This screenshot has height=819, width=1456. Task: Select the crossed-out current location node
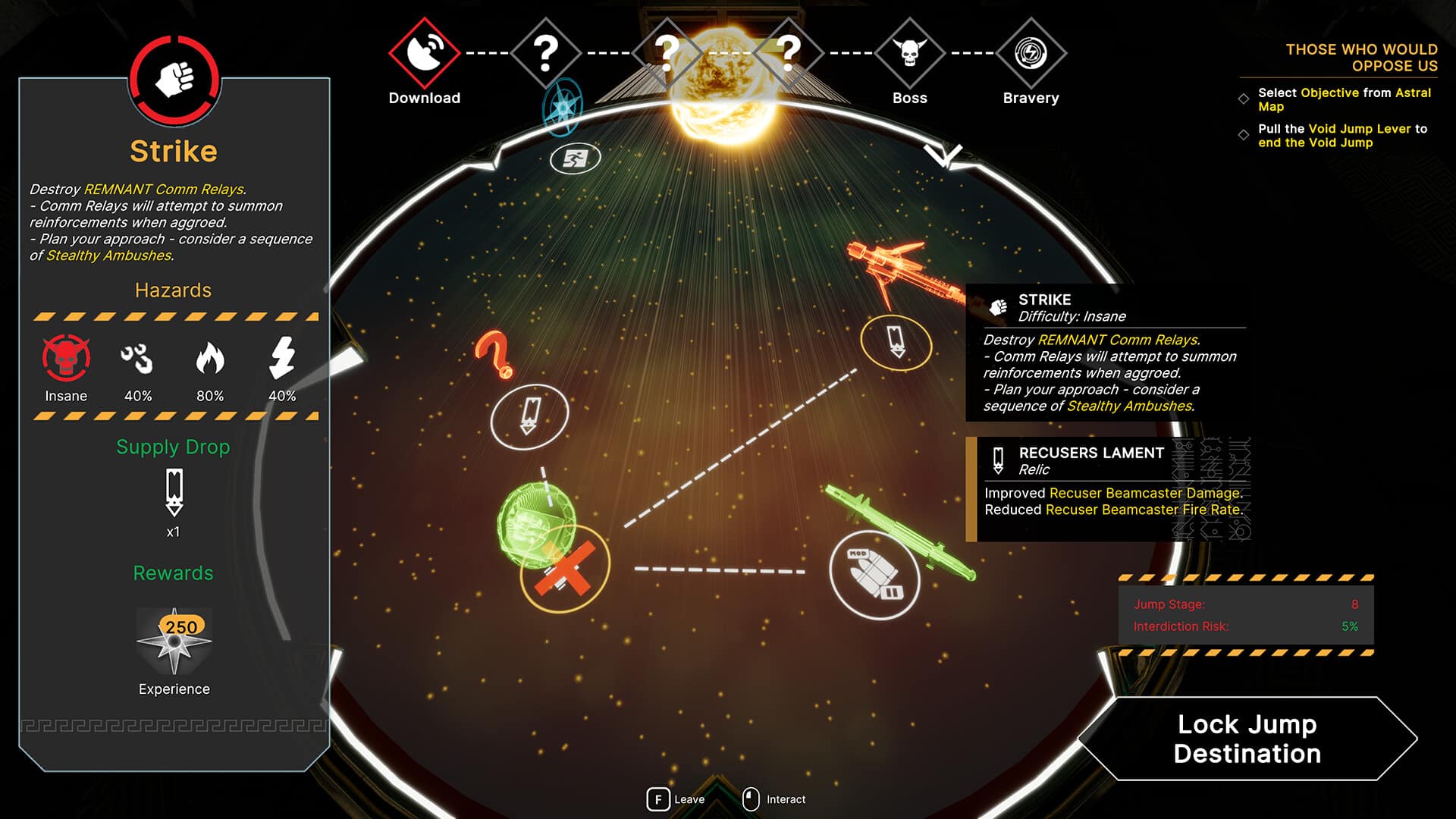click(564, 569)
